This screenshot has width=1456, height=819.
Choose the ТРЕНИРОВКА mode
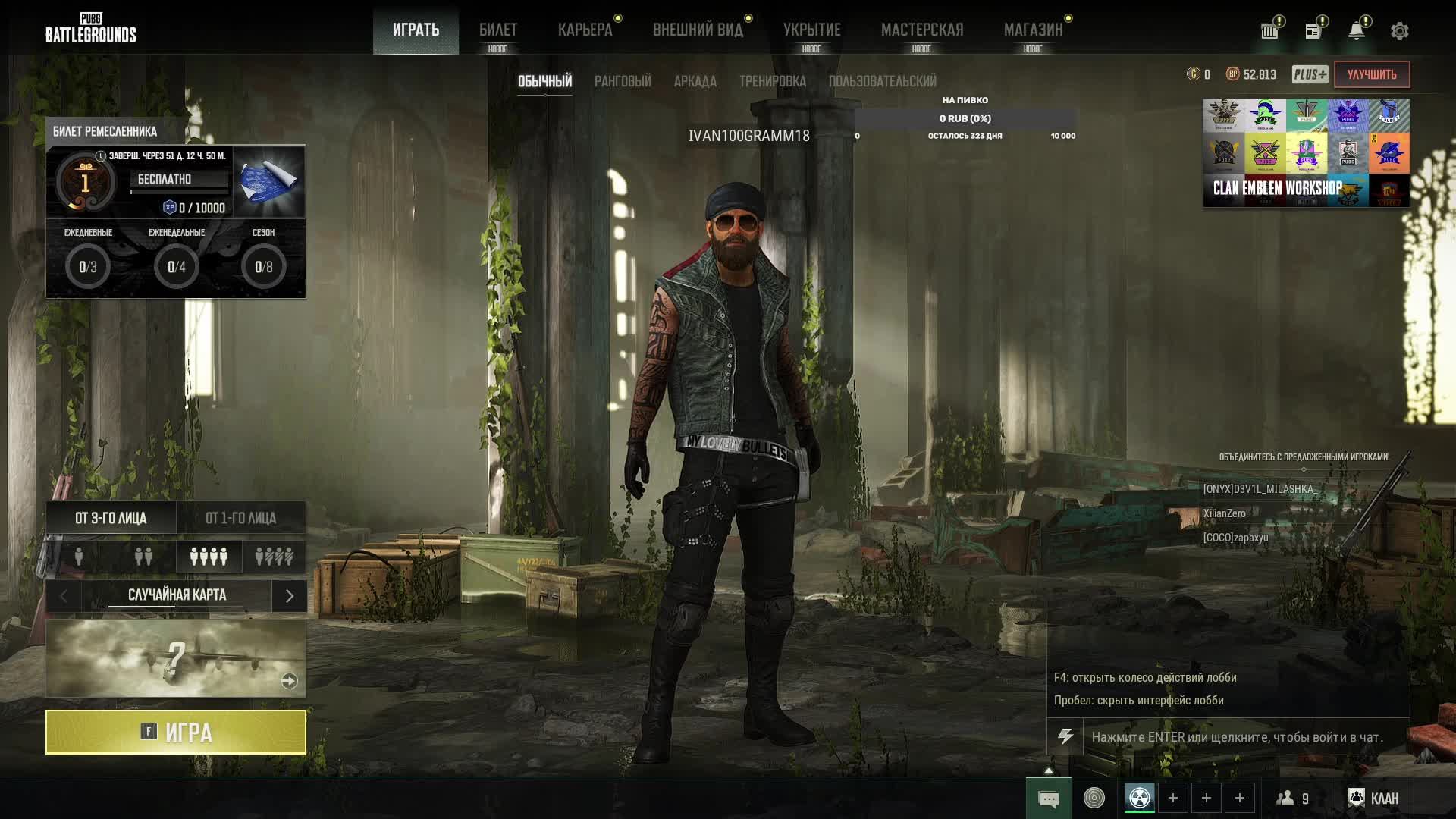point(772,81)
